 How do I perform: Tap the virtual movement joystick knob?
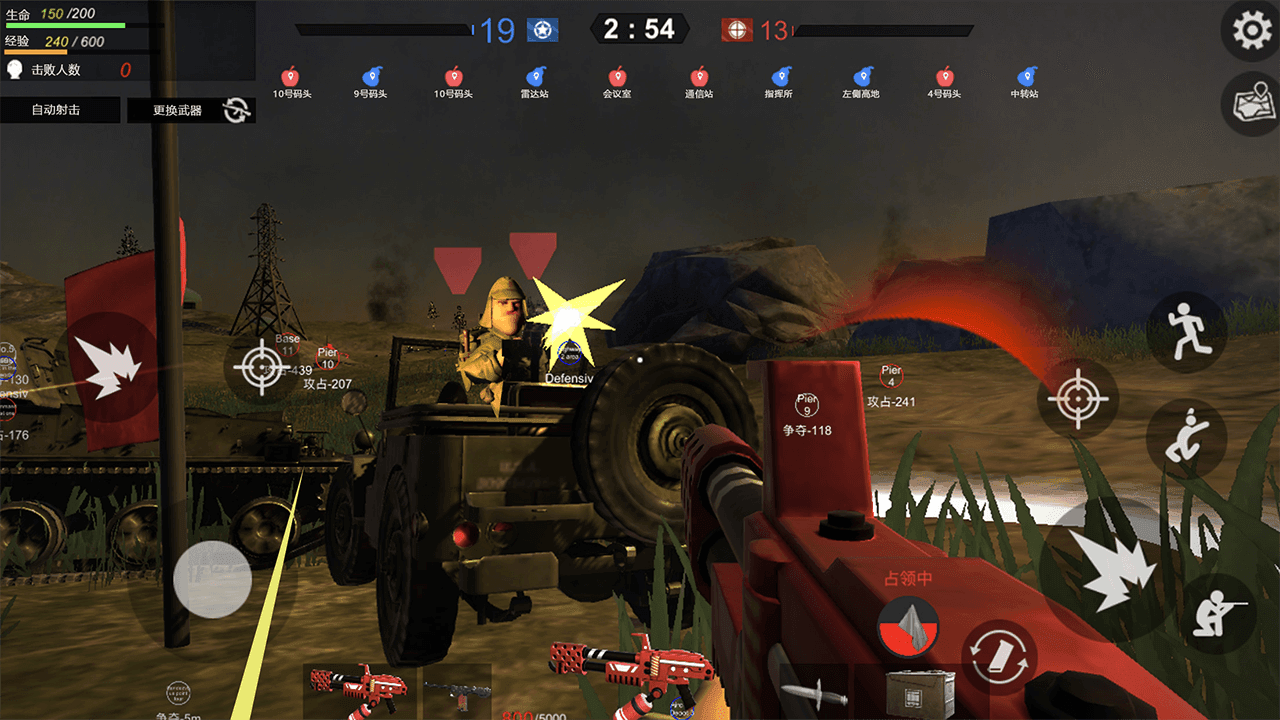coord(212,579)
